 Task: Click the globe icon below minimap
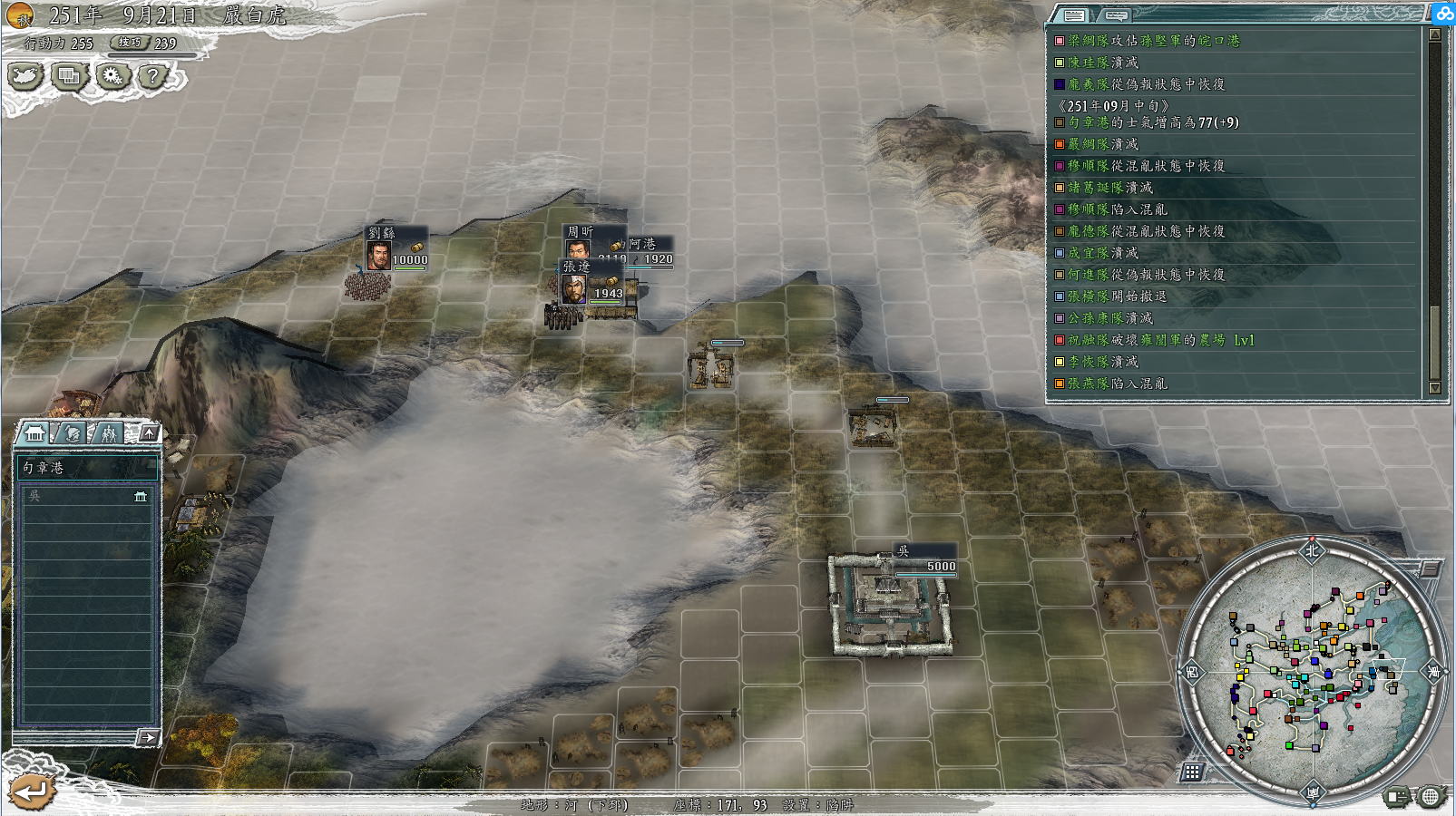[1430, 797]
